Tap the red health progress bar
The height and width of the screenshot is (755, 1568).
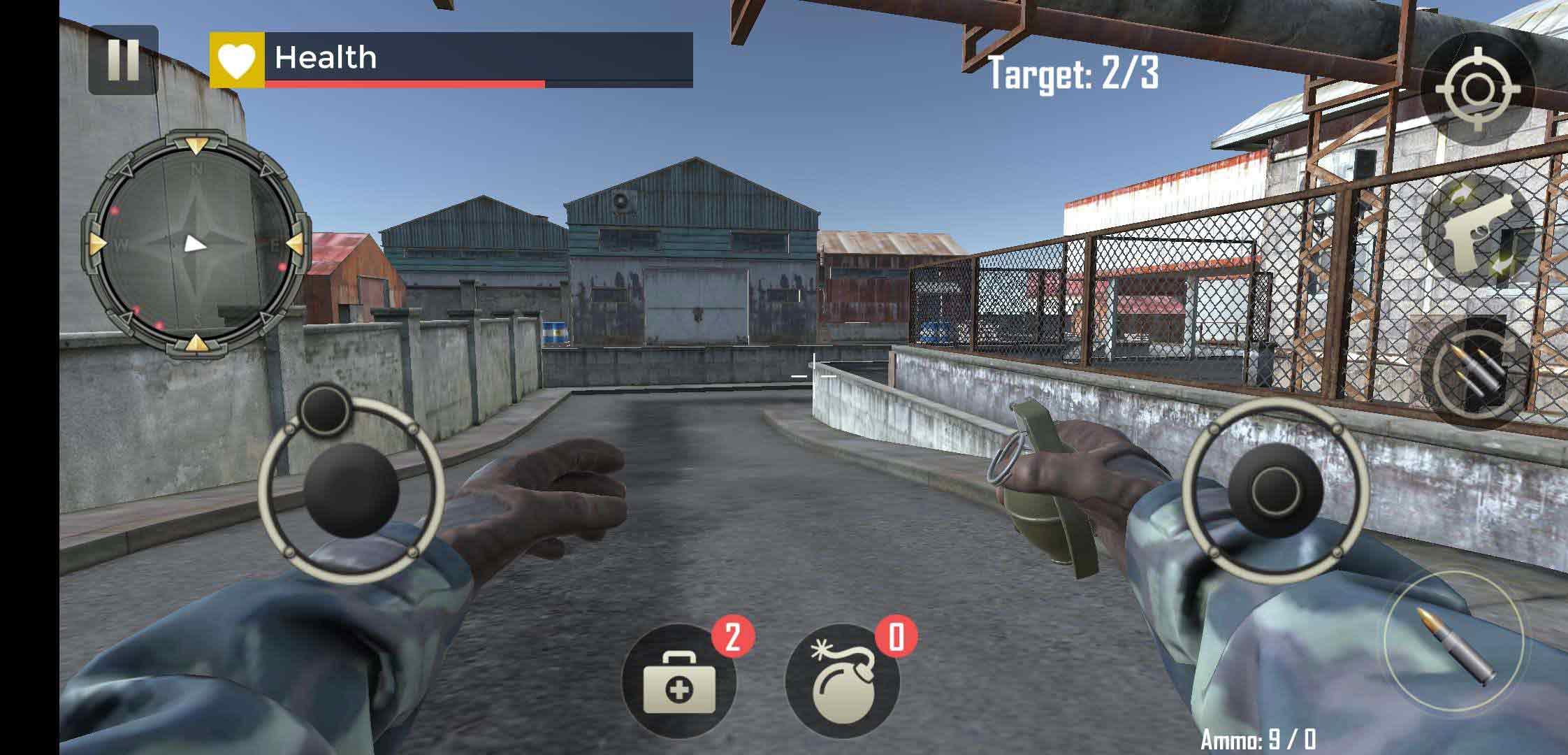click(405, 85)
